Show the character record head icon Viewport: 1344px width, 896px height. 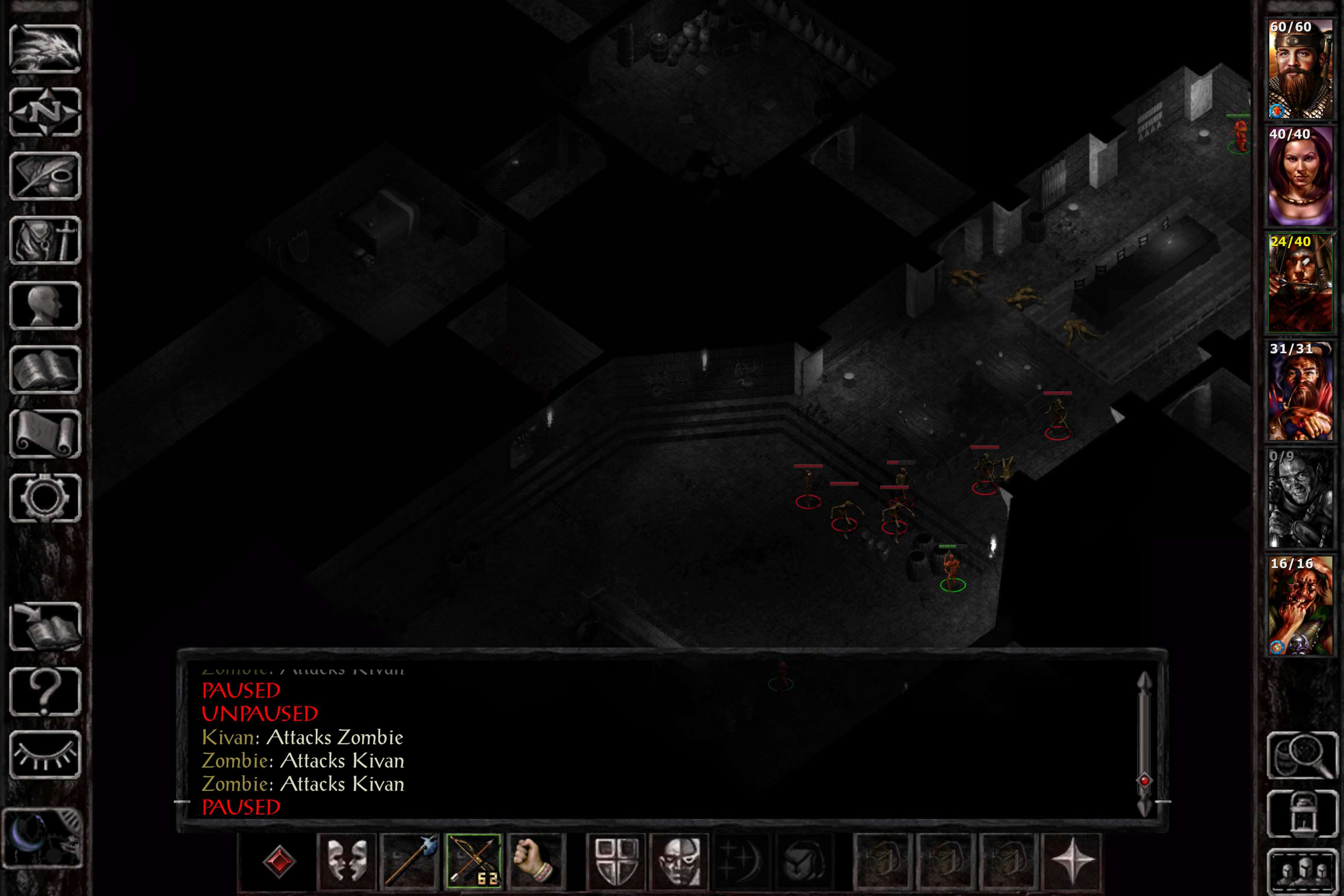click(x=45, y=305)
